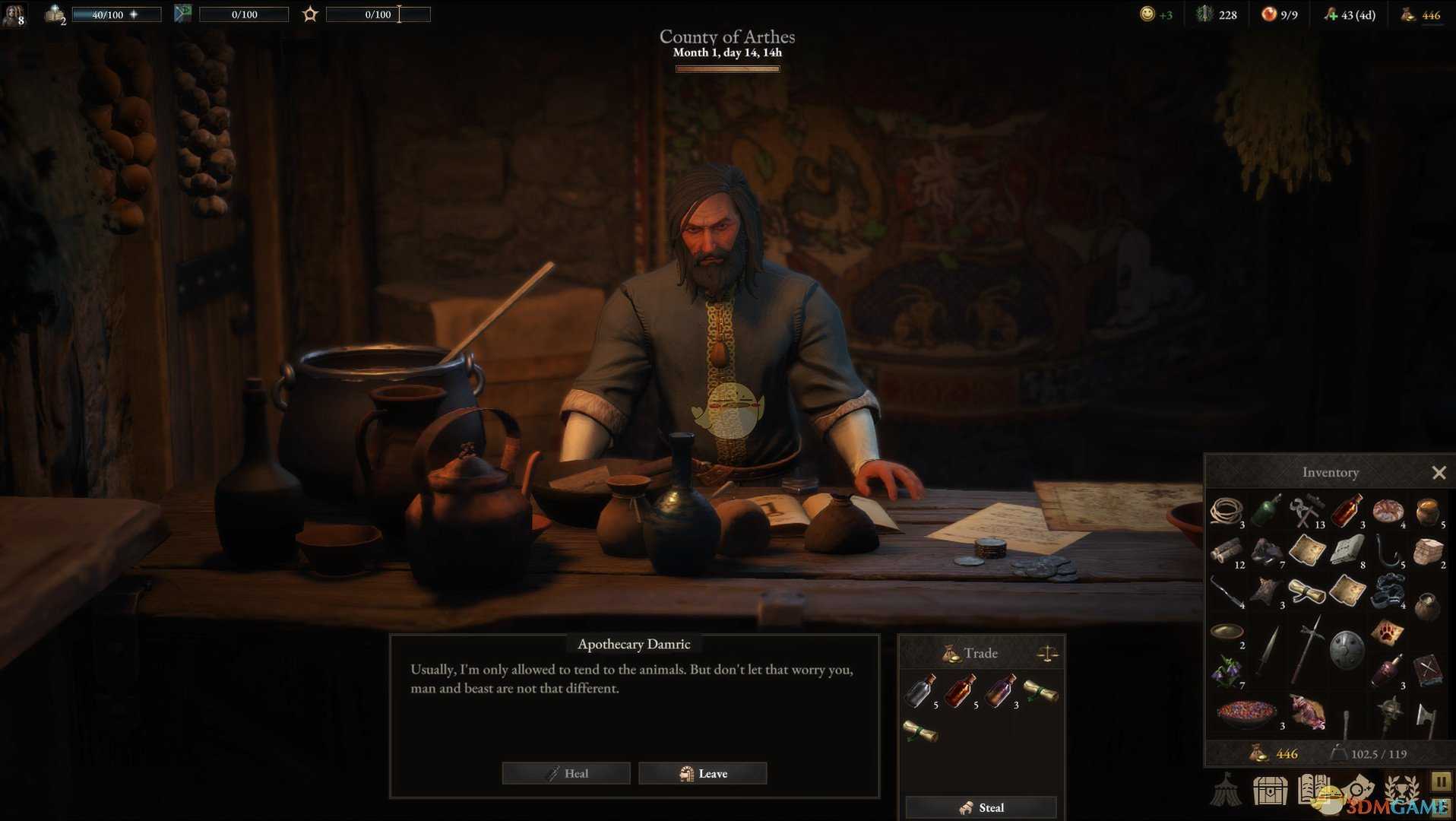Pause the game with the pause button
Screen dimensions: 1456x821
pos(1441,781)
